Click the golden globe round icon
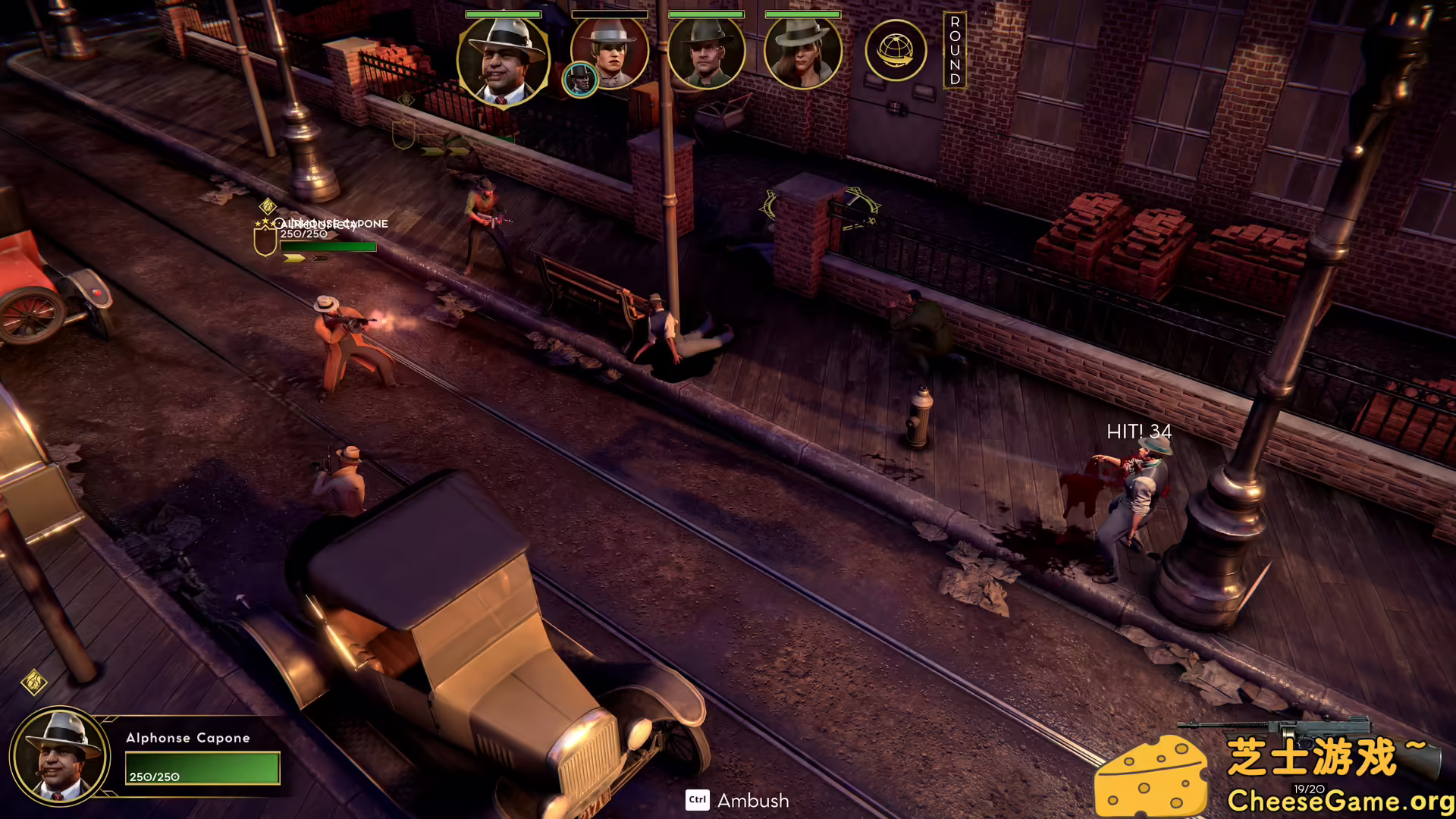 click(896, 51)
